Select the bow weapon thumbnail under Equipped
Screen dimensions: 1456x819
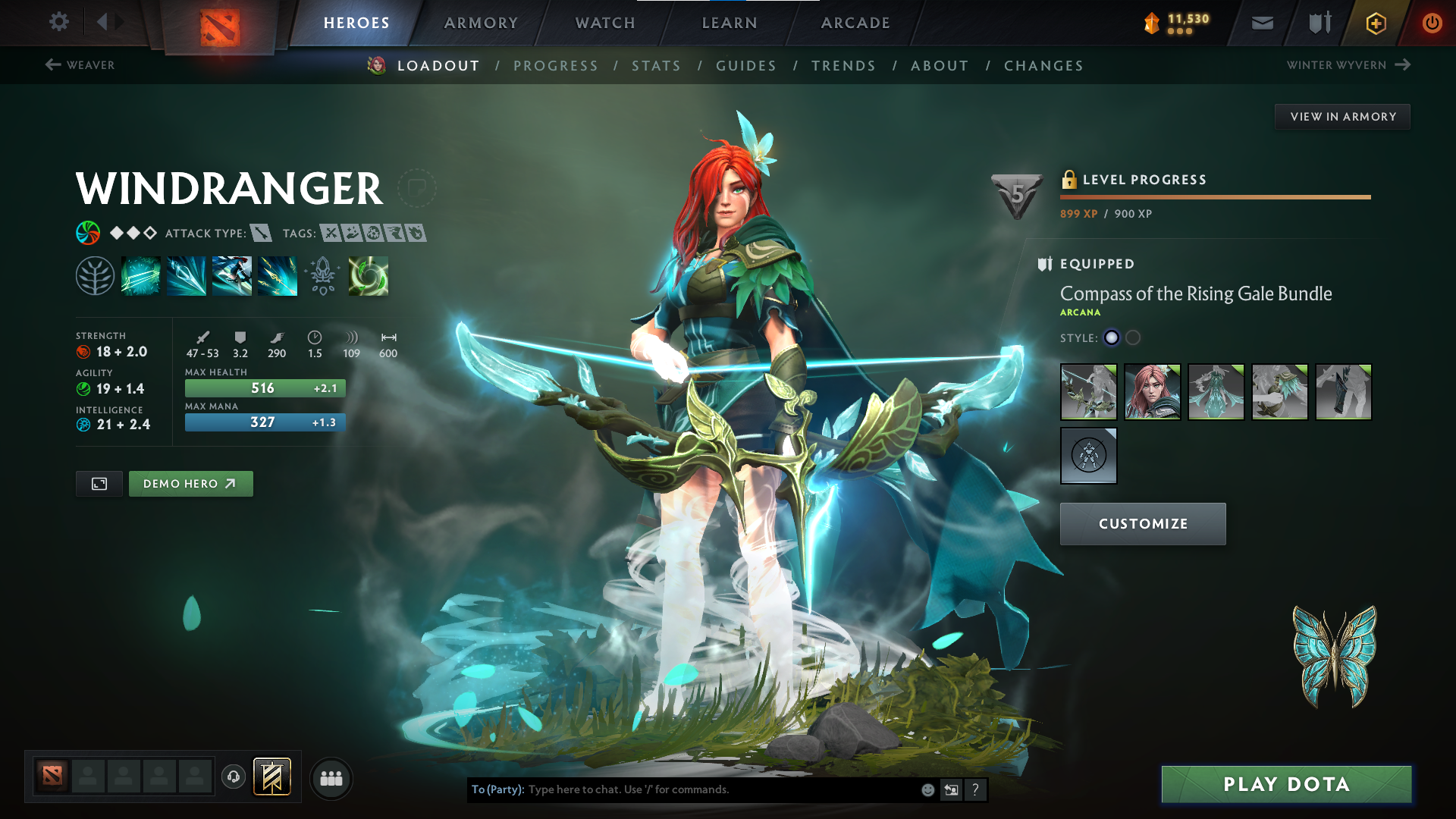click(1088, 392)
